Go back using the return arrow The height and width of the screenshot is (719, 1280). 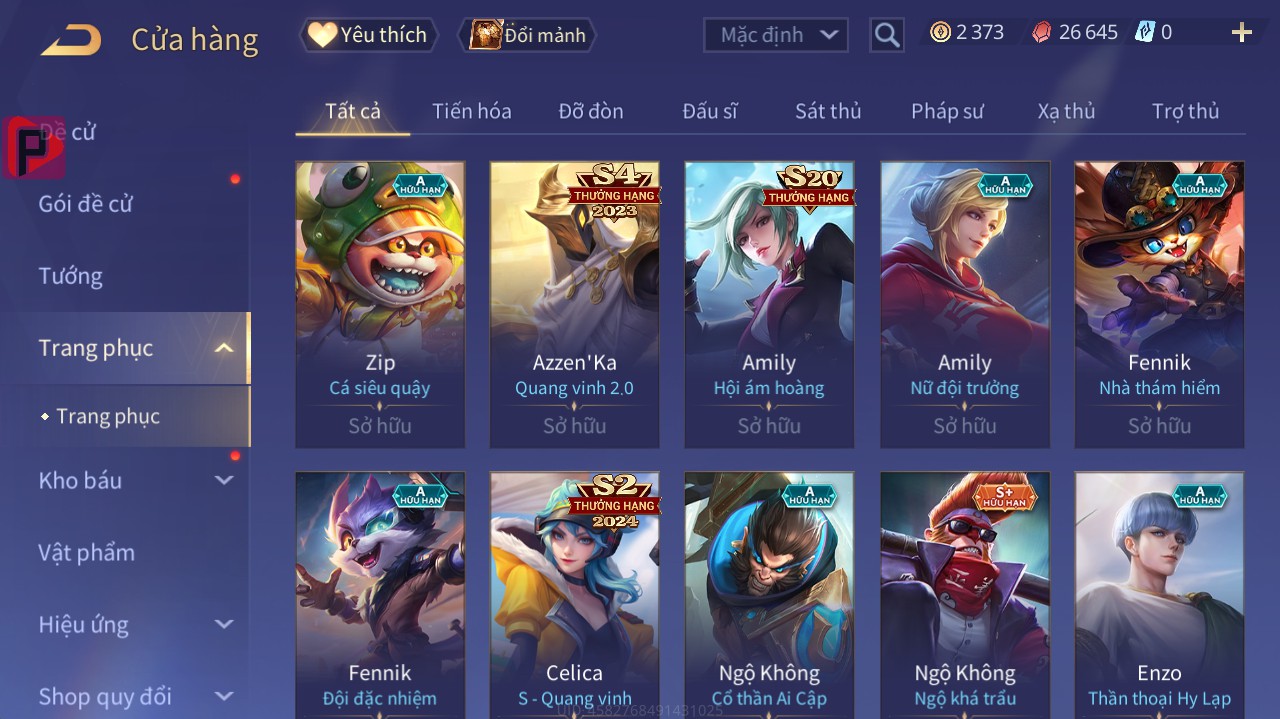point(71,40)
